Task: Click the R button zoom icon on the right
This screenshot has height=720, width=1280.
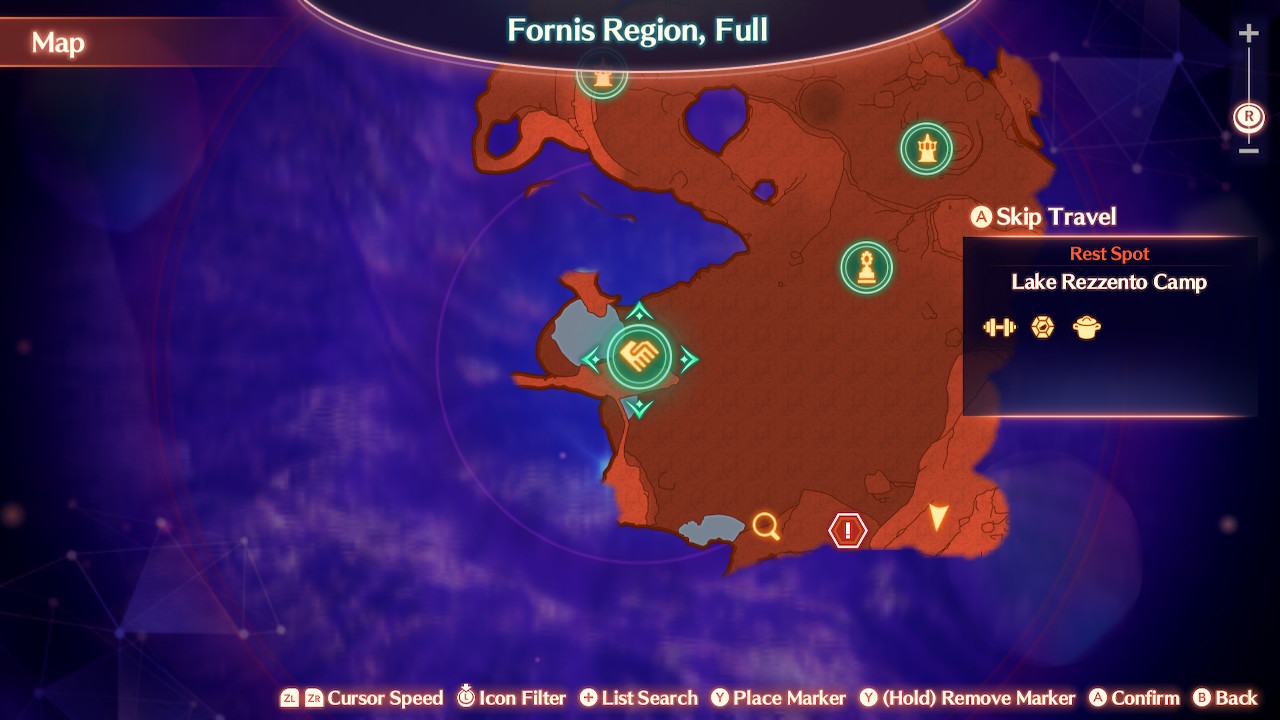Action: click(1247, 117)
